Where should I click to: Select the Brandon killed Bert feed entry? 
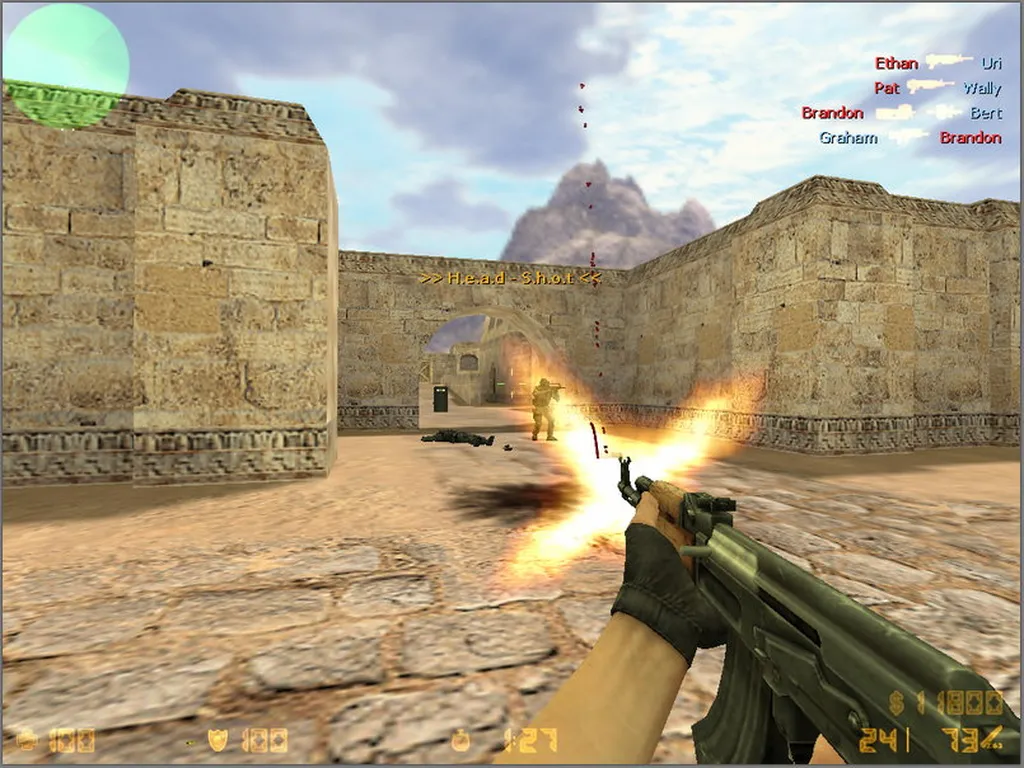(901, 113)
